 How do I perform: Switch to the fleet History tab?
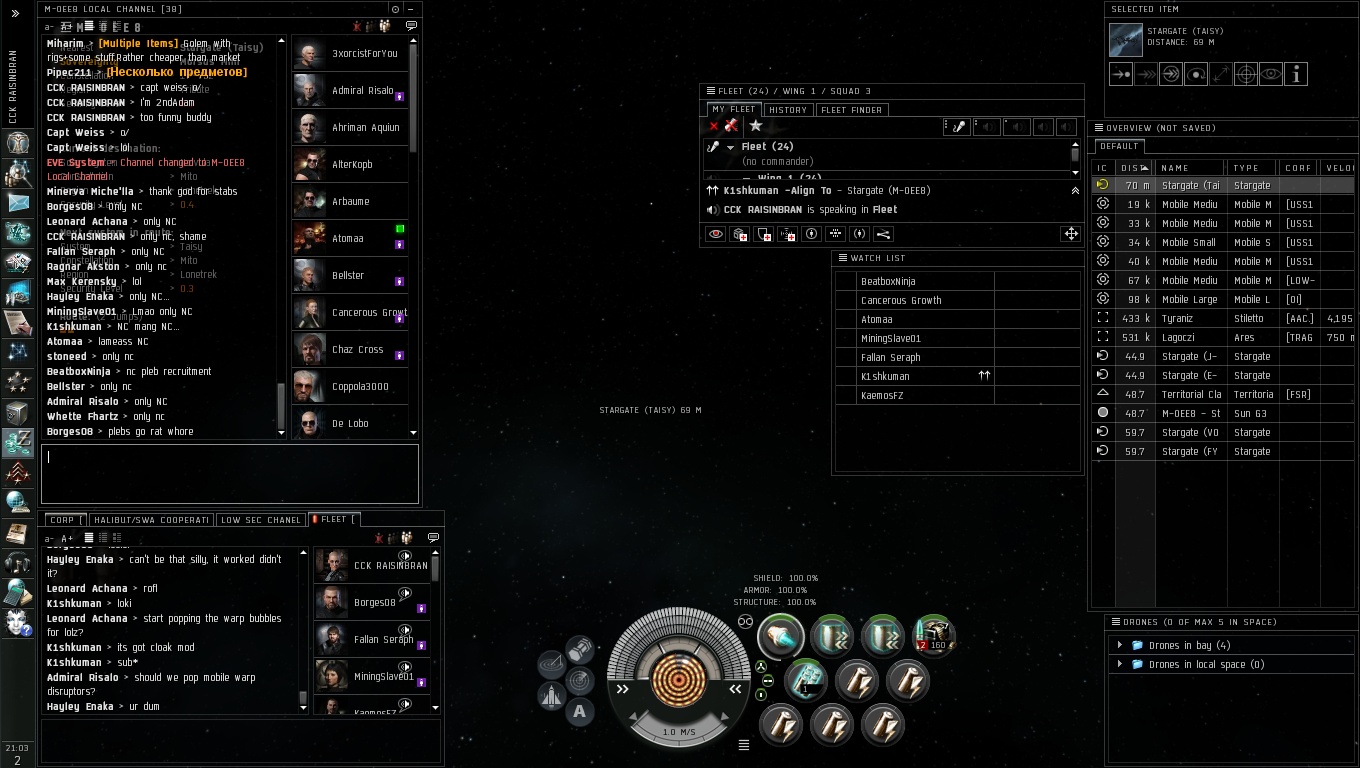click(788, 110)
